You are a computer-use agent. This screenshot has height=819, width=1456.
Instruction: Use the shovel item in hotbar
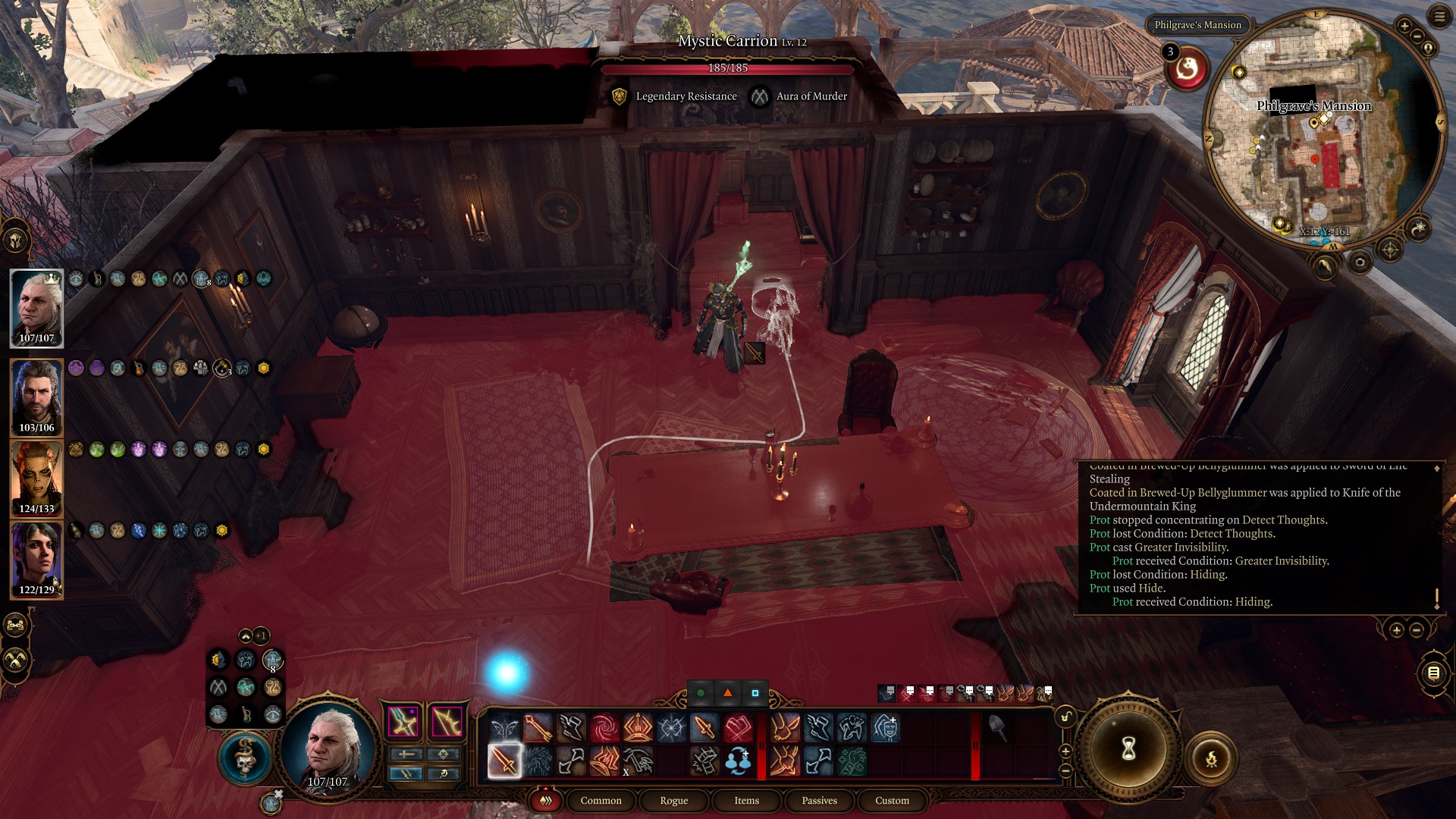pyautogui.click(x=996, y=728)
